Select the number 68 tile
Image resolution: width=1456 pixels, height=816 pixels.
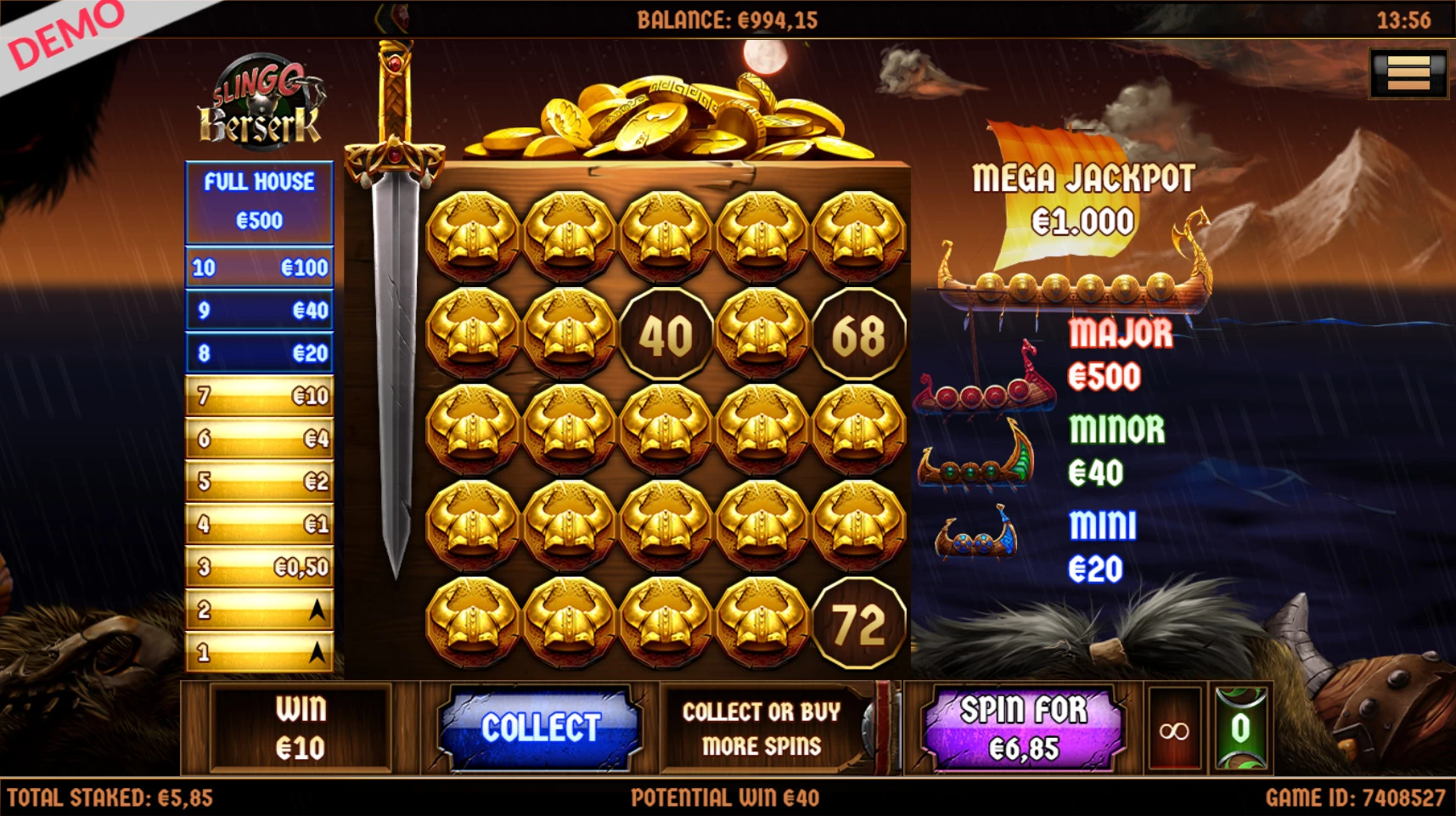click(x=858, y=335)
